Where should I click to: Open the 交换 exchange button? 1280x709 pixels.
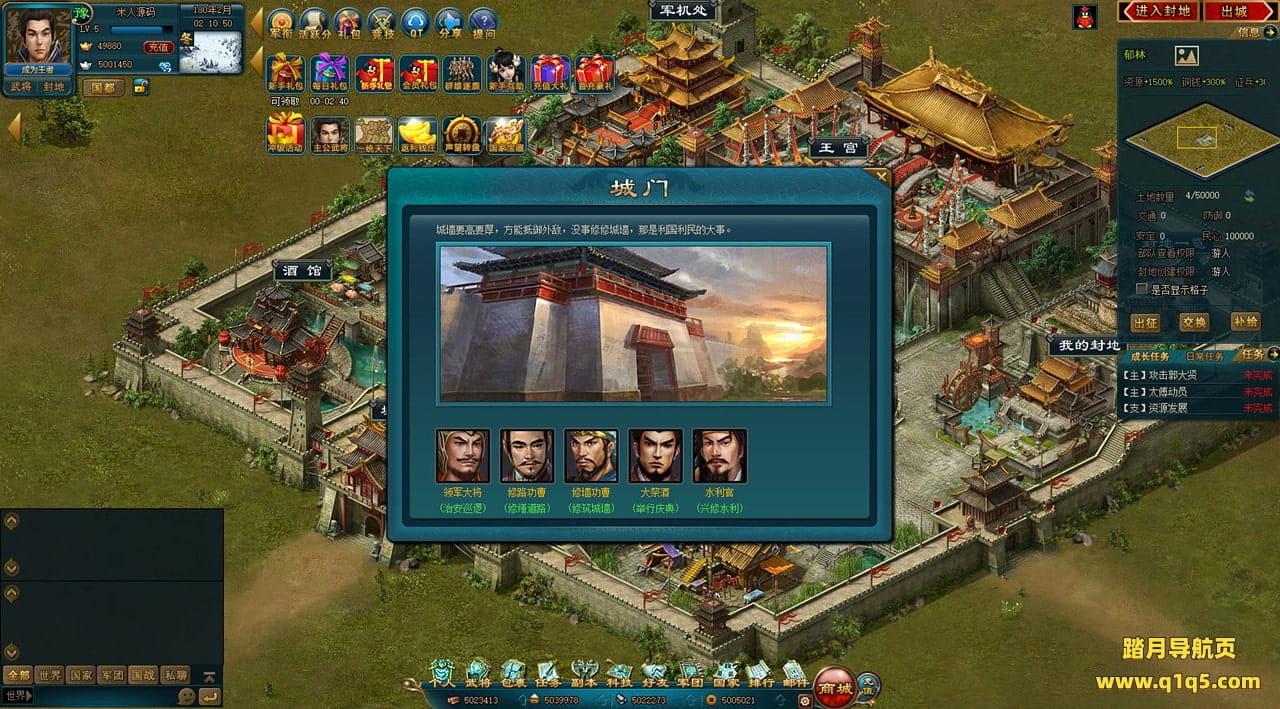click(x=1194, y=322)
